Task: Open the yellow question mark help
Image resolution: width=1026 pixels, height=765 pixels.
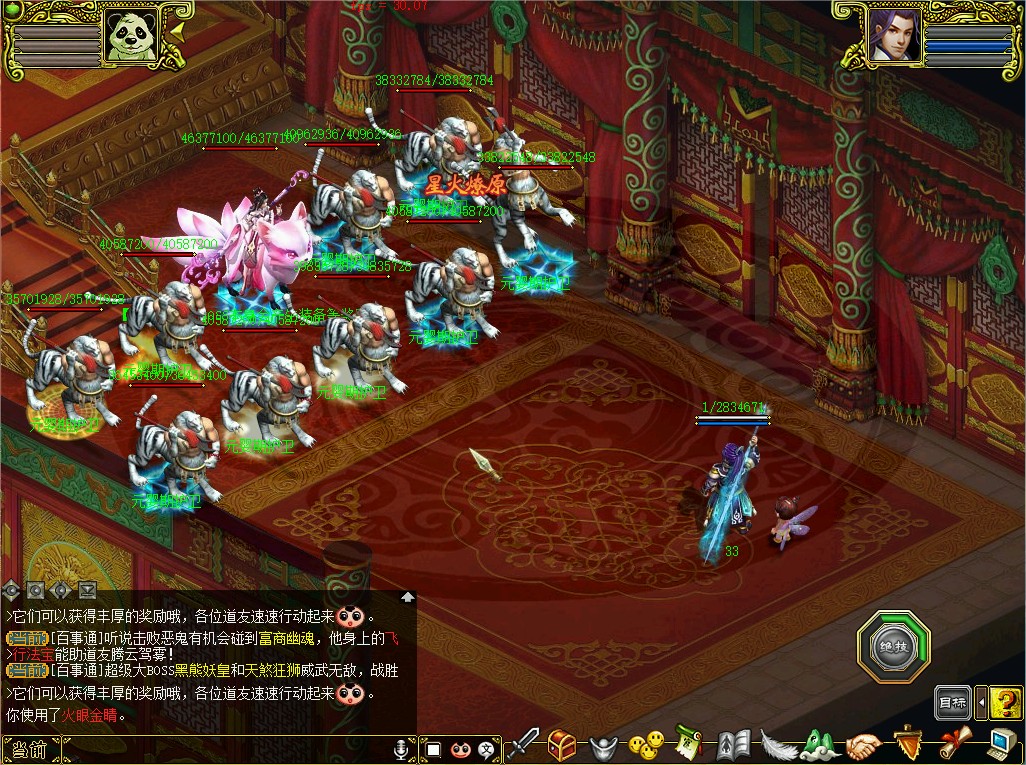Action: coord(1004,703)
